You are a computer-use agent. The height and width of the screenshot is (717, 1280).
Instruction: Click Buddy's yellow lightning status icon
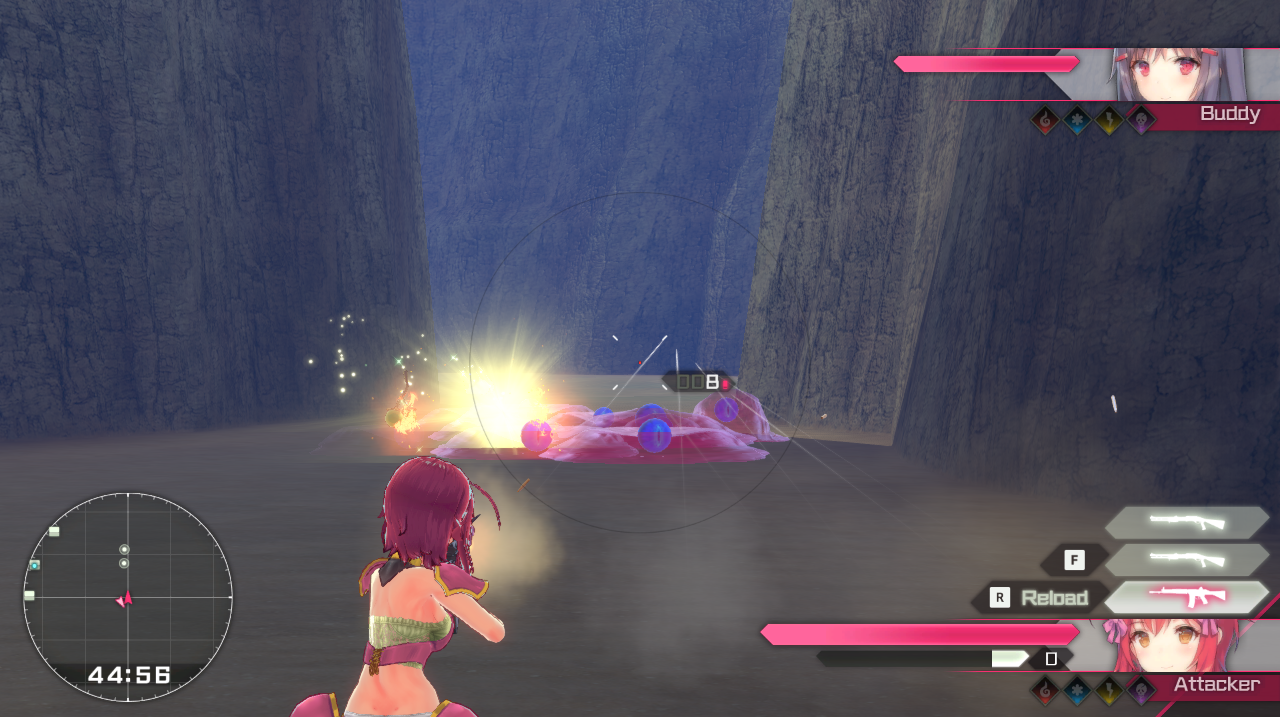(1110, 121)
